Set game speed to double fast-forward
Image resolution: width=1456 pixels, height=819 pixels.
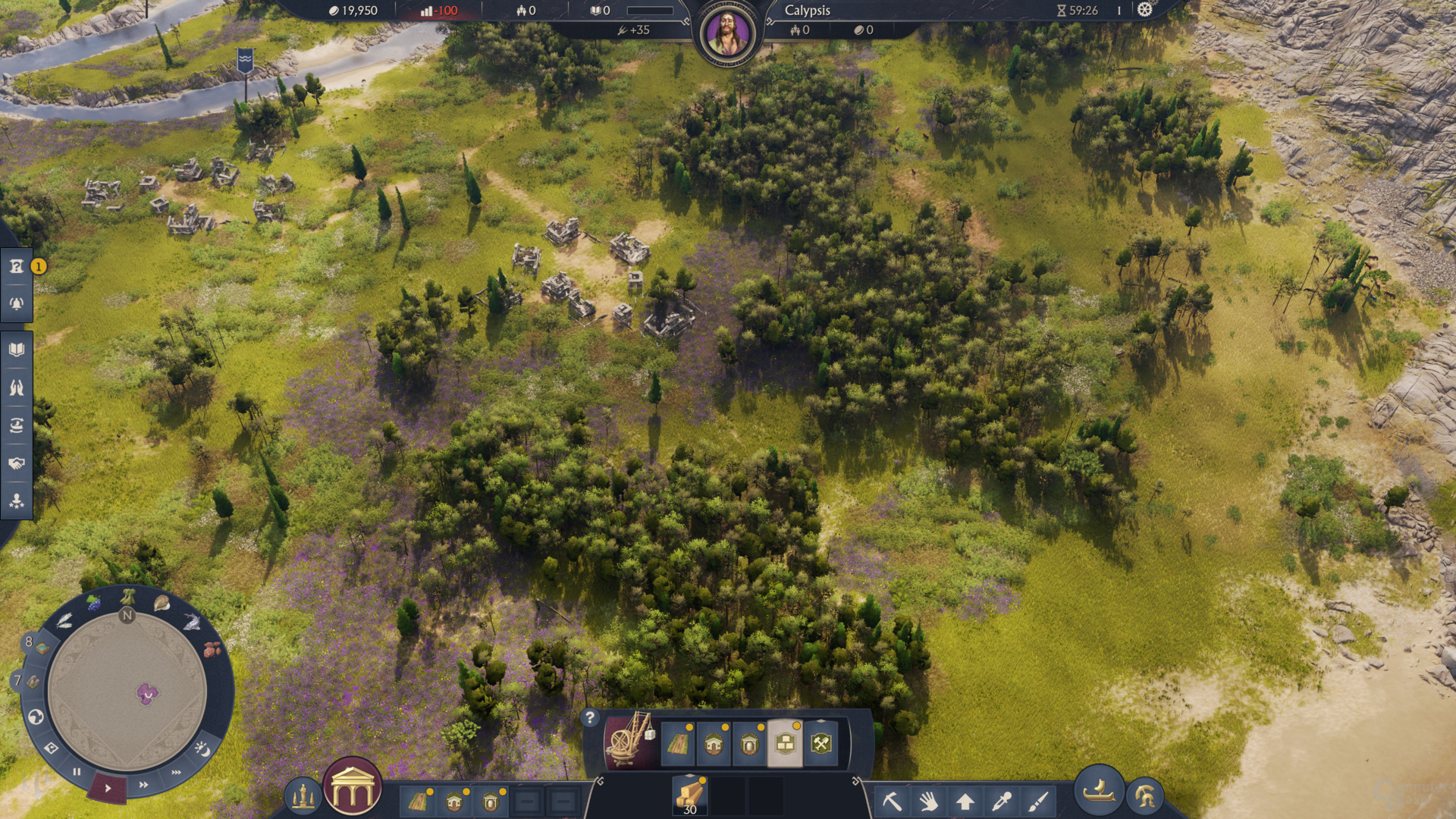143,785
